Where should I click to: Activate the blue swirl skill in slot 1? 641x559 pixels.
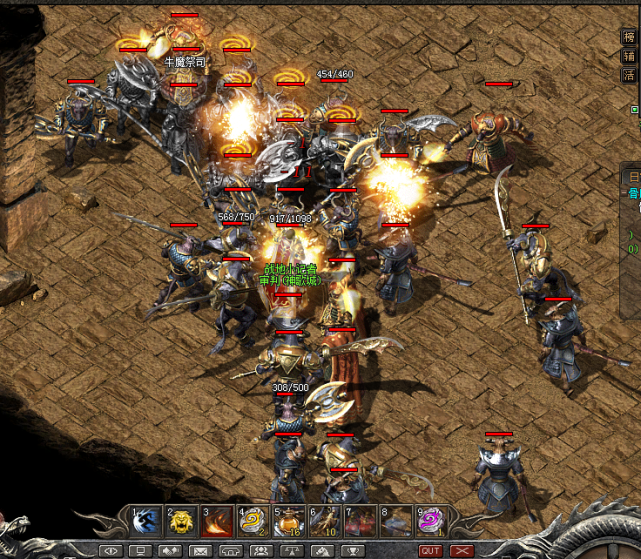tap(145, 521)
